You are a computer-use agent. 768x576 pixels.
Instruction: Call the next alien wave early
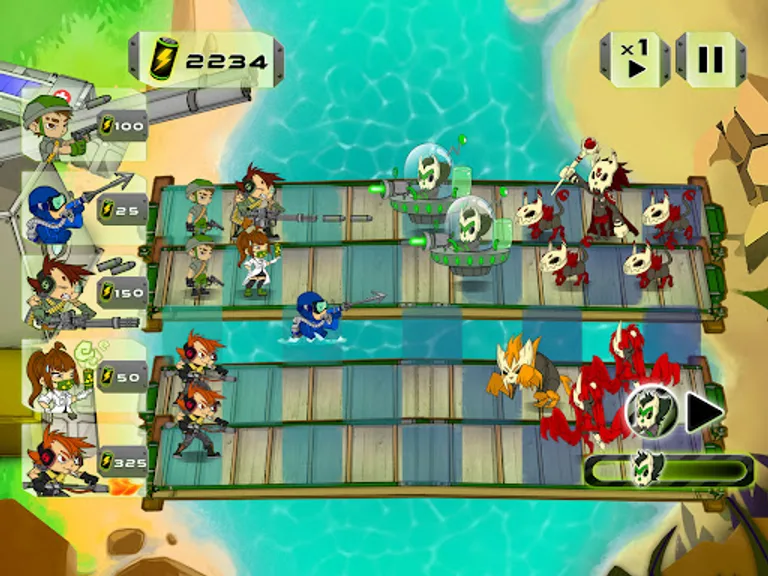click(x=705, y=412)
